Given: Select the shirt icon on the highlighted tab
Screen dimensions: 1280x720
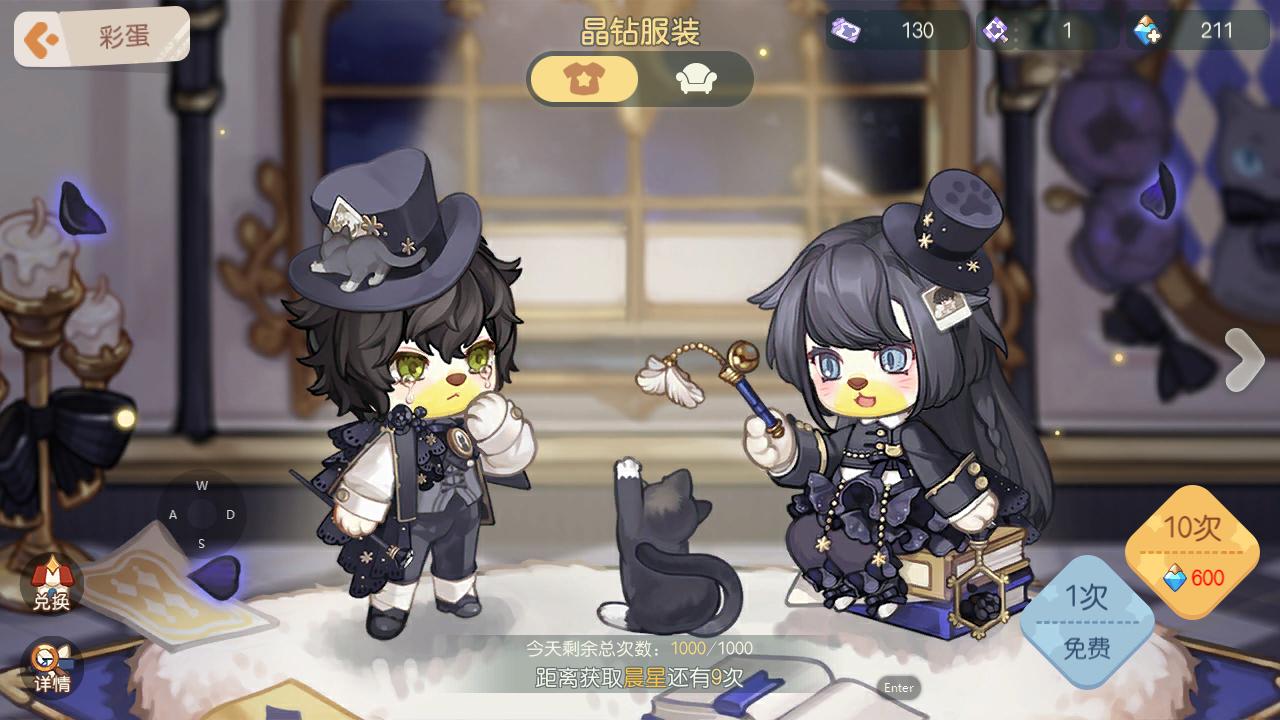Looking at the screenshot, I should click(583, 78).
